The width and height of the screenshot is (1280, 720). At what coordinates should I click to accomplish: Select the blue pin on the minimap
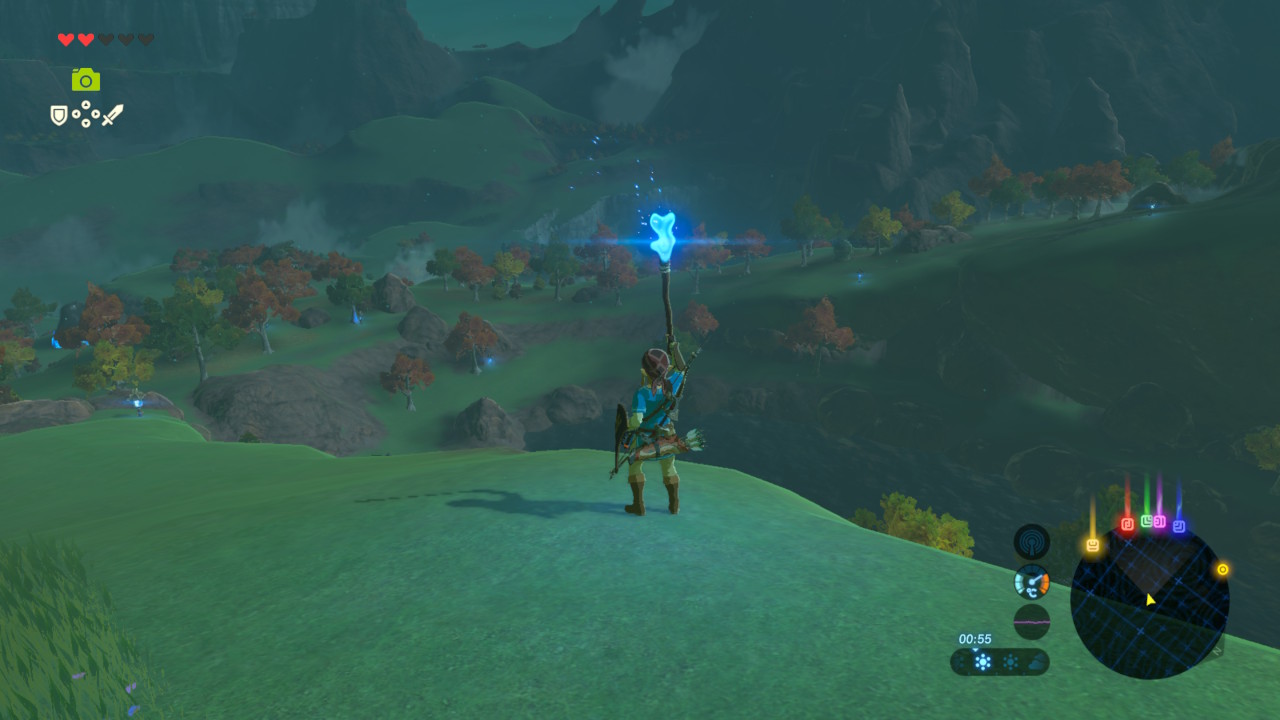pyautogui.click(x=1179, y=526)
